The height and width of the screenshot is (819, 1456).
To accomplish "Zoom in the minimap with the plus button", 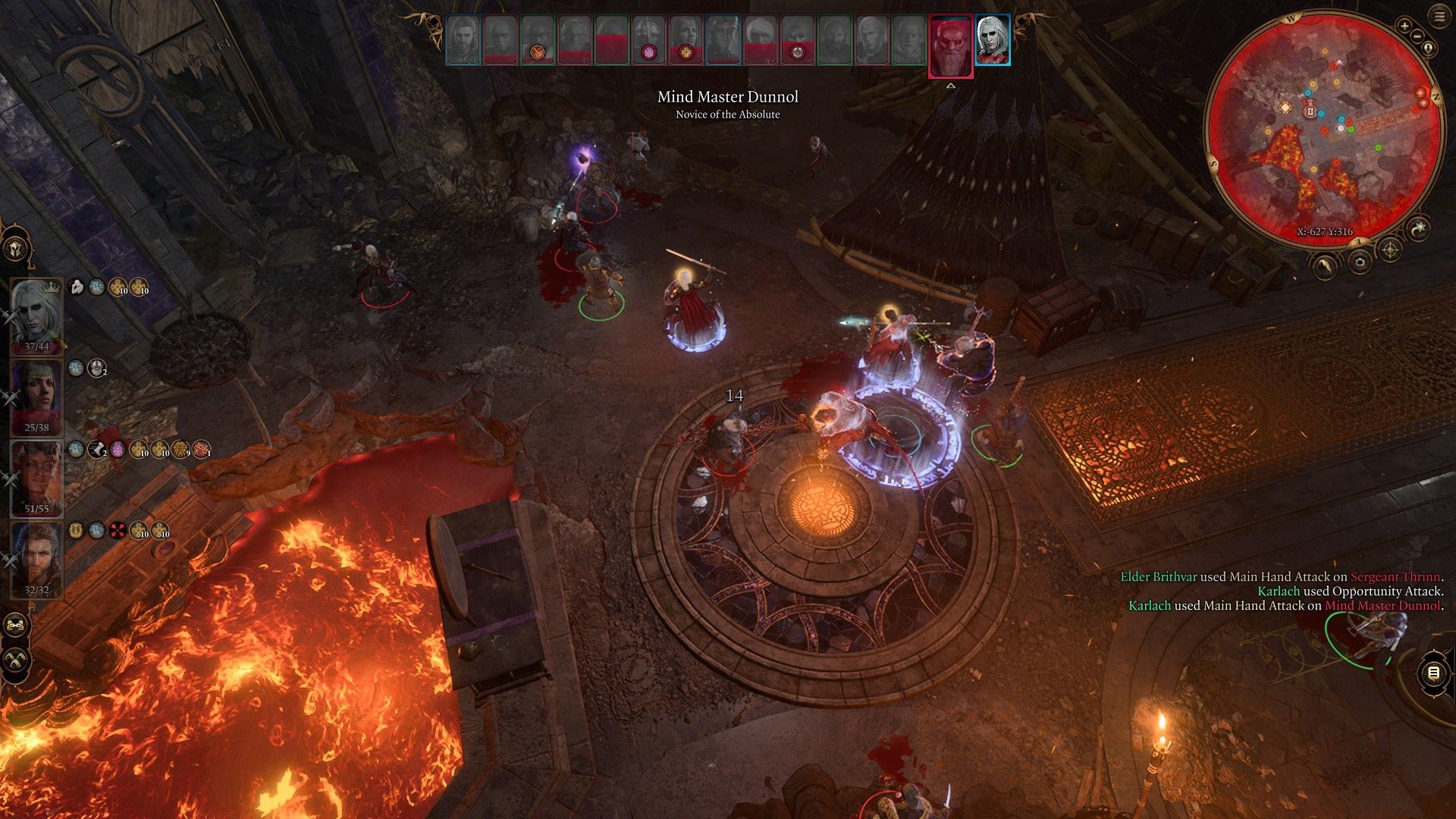I will coord(1404,26).
